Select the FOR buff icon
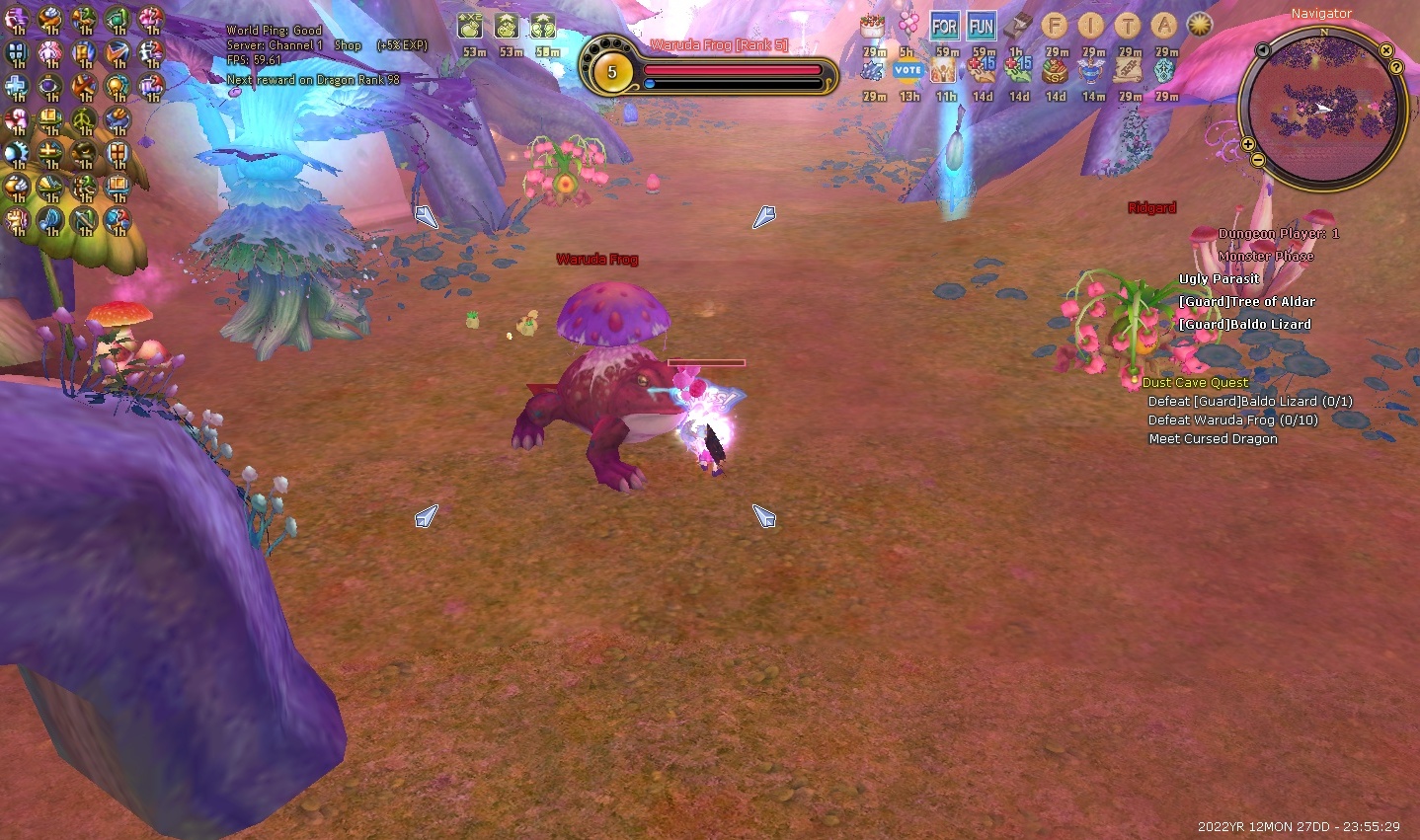The image size is (1420, 840). 944,27
